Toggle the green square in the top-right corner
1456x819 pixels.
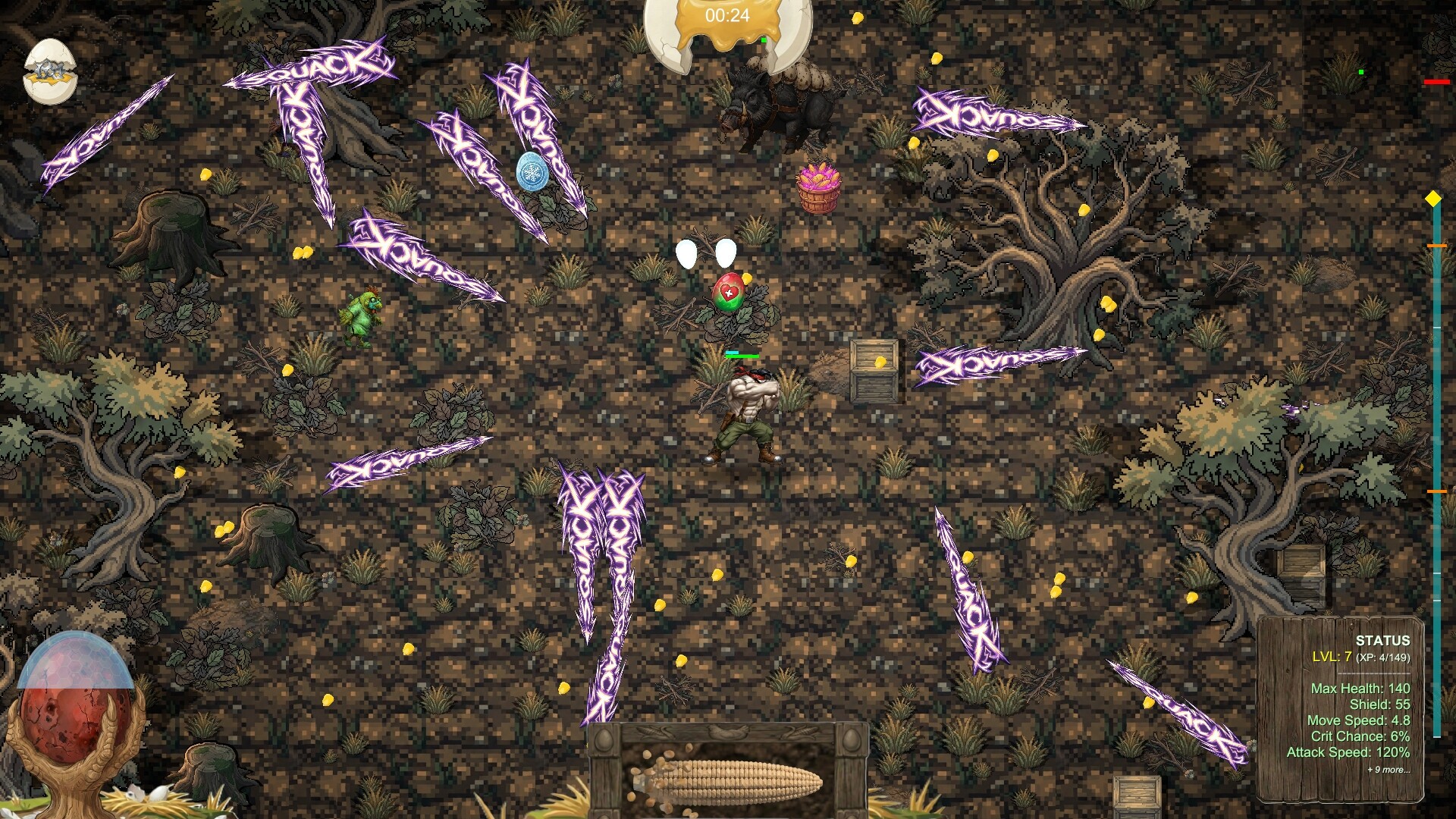click(1362, 72)
